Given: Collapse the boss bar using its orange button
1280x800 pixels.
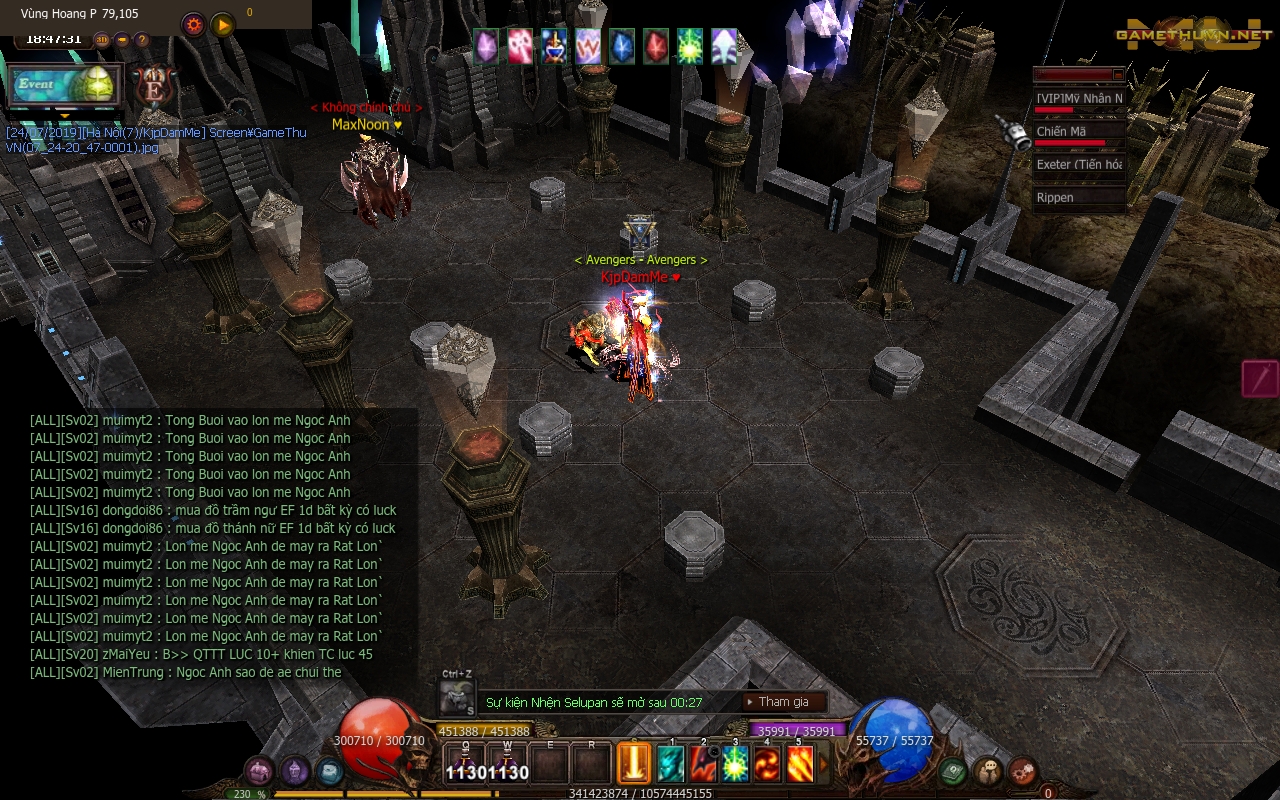Looking at the screenshot, I should (x=1117, y=74).
